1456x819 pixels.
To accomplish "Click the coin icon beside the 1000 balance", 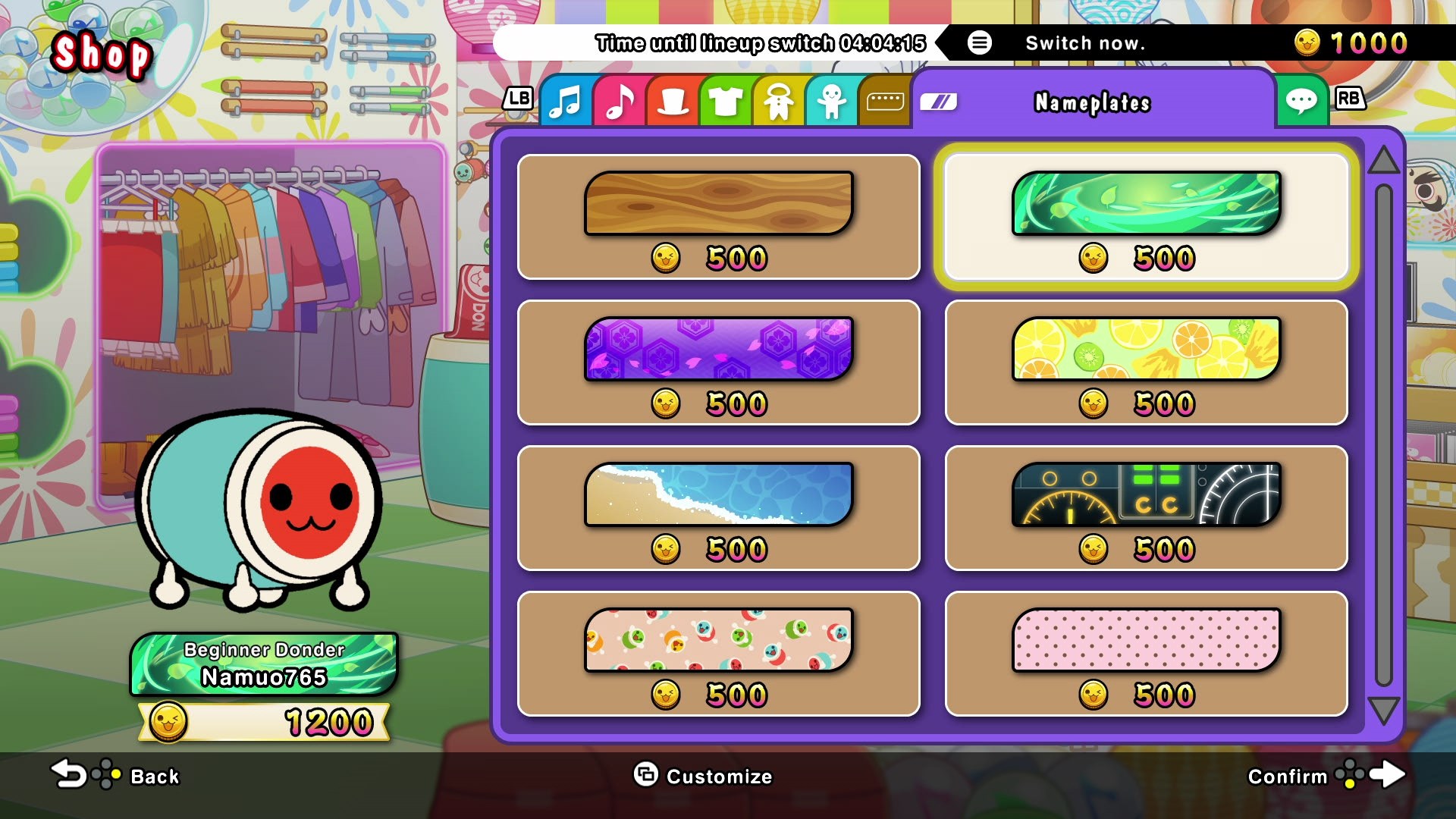I will [x=1307, y=43].
